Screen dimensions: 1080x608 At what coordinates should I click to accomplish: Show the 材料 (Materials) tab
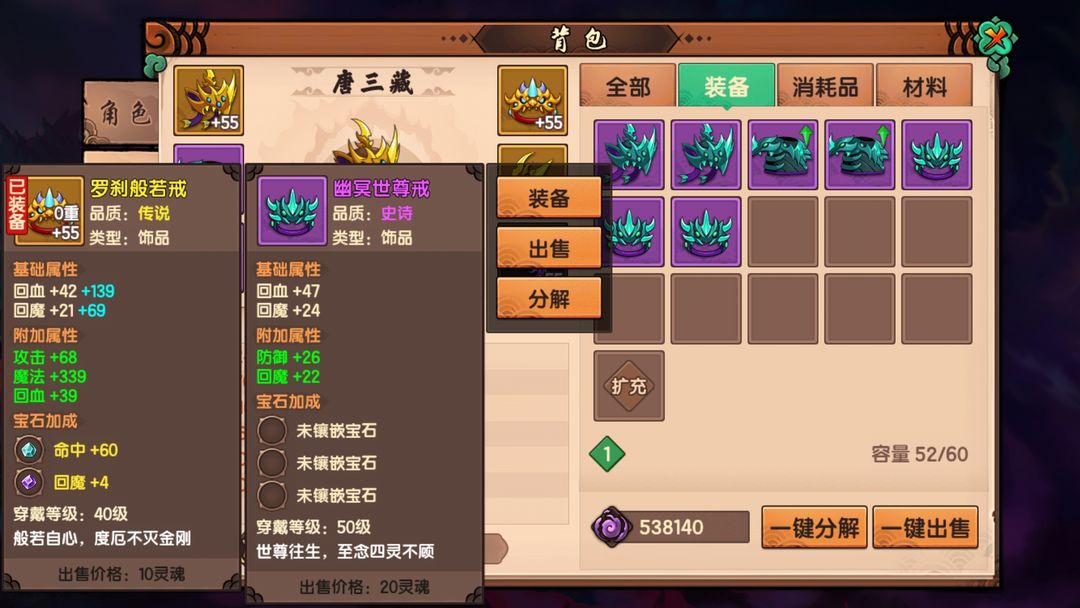click(924, 87)
